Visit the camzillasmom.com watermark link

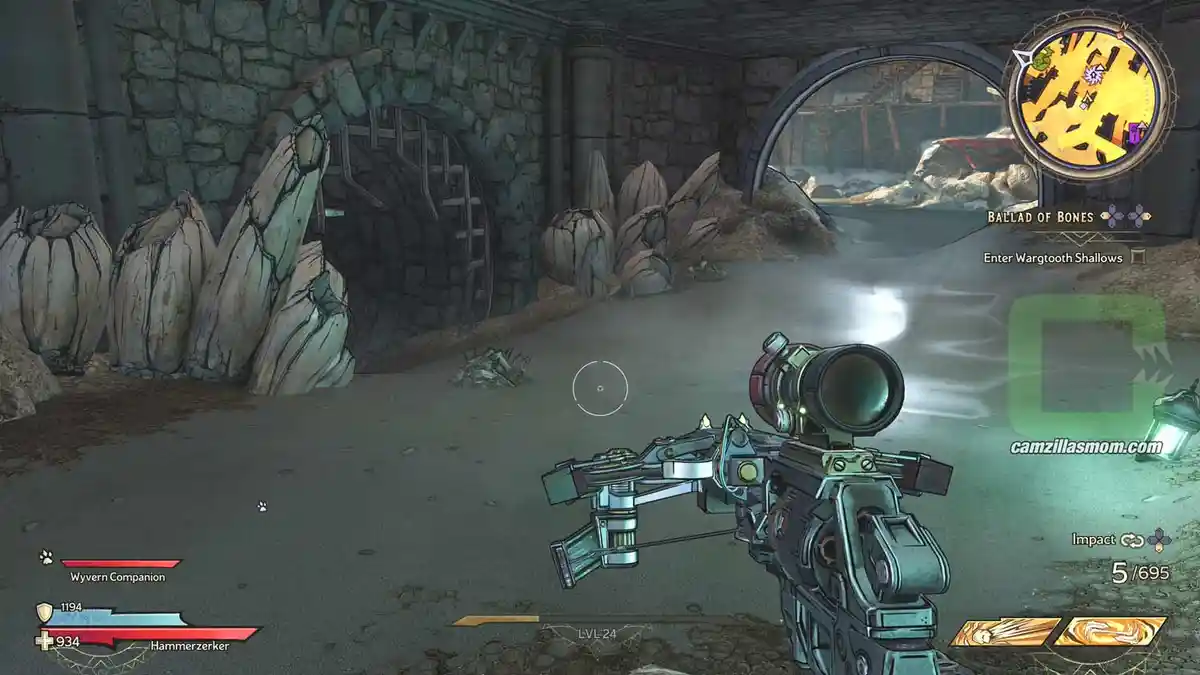tap(1084, 447)
